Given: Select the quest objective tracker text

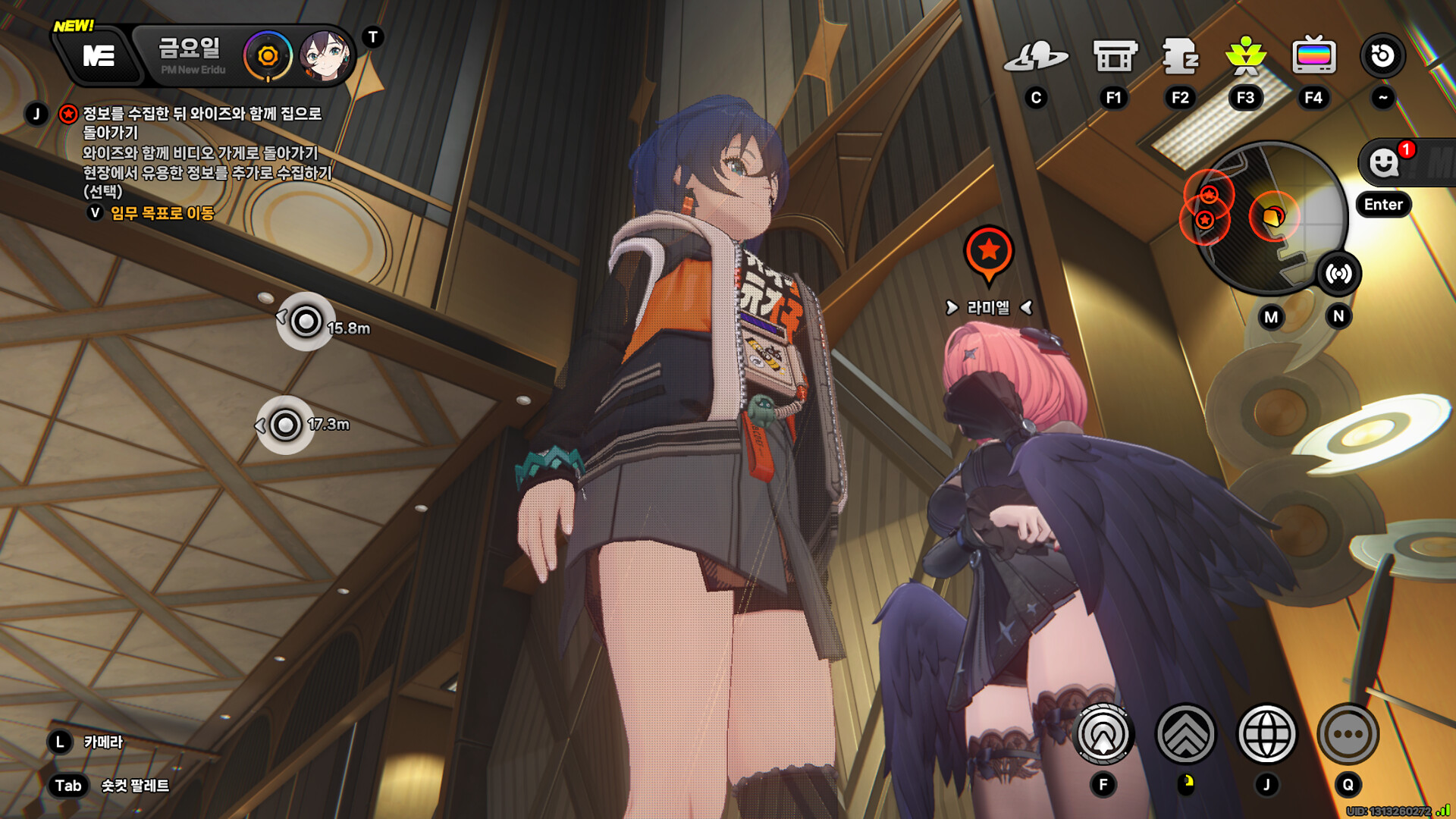Looking at the screenshot, I should click(x=202, y=152).
